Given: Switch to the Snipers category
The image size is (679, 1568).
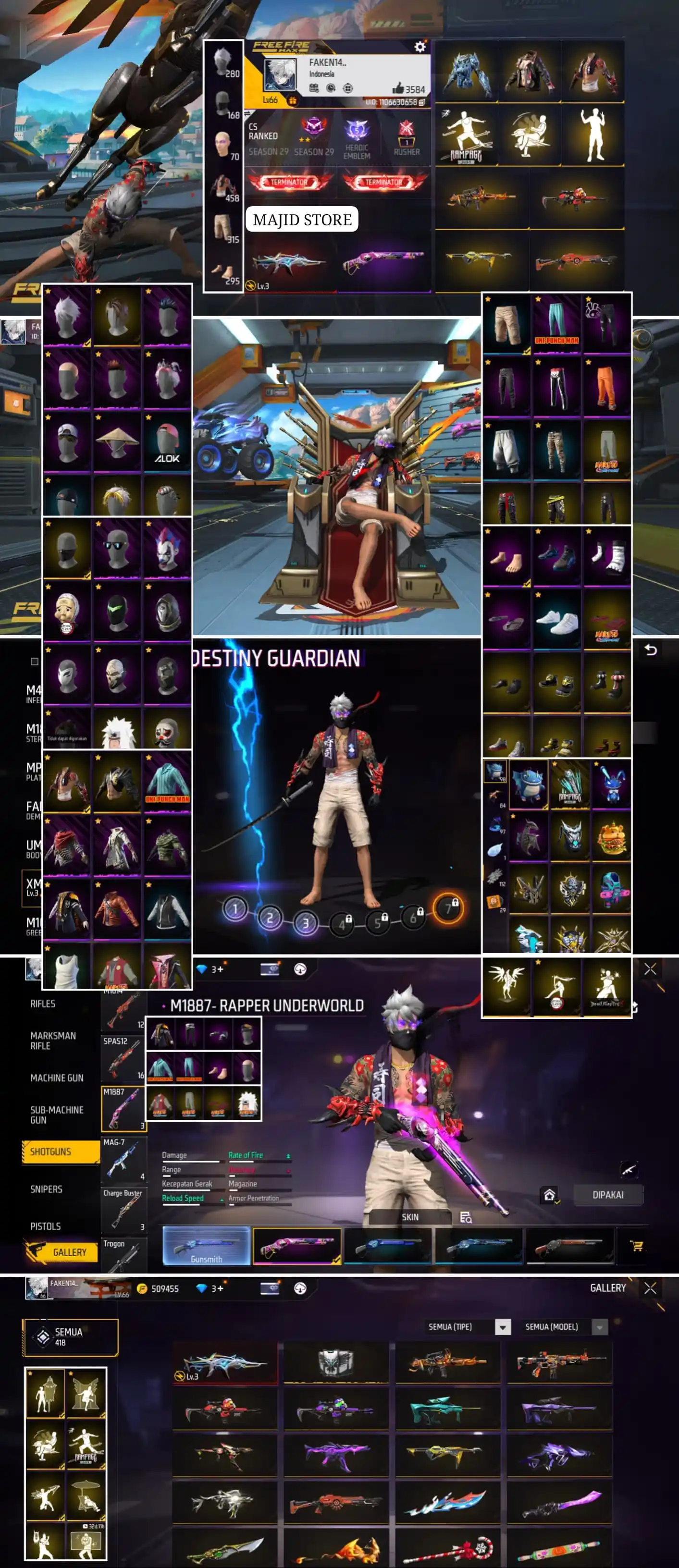Looking at the screenshot, I should [x=46, y=1189].
